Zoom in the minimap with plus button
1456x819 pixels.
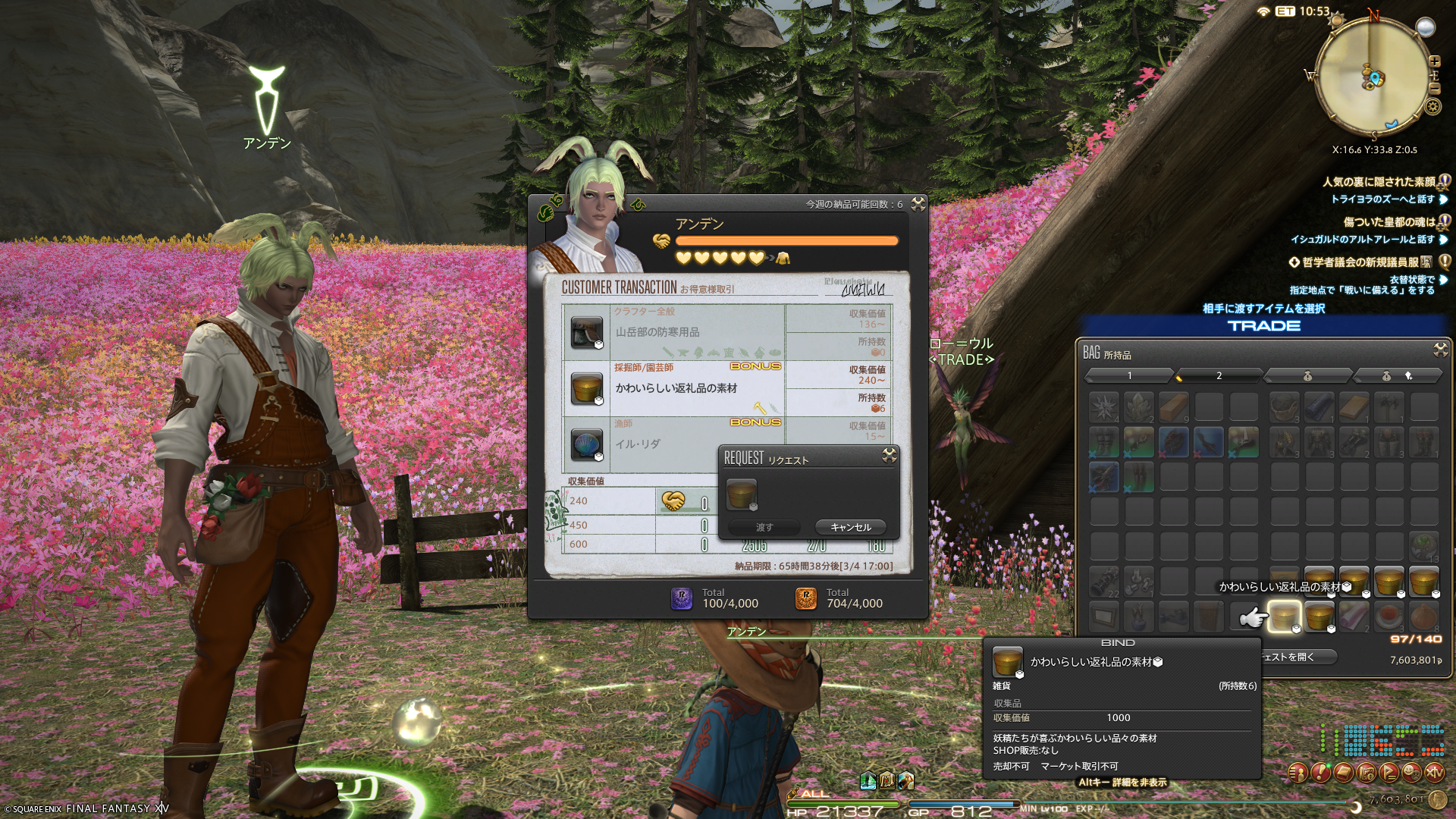(x=1434, y=61)
